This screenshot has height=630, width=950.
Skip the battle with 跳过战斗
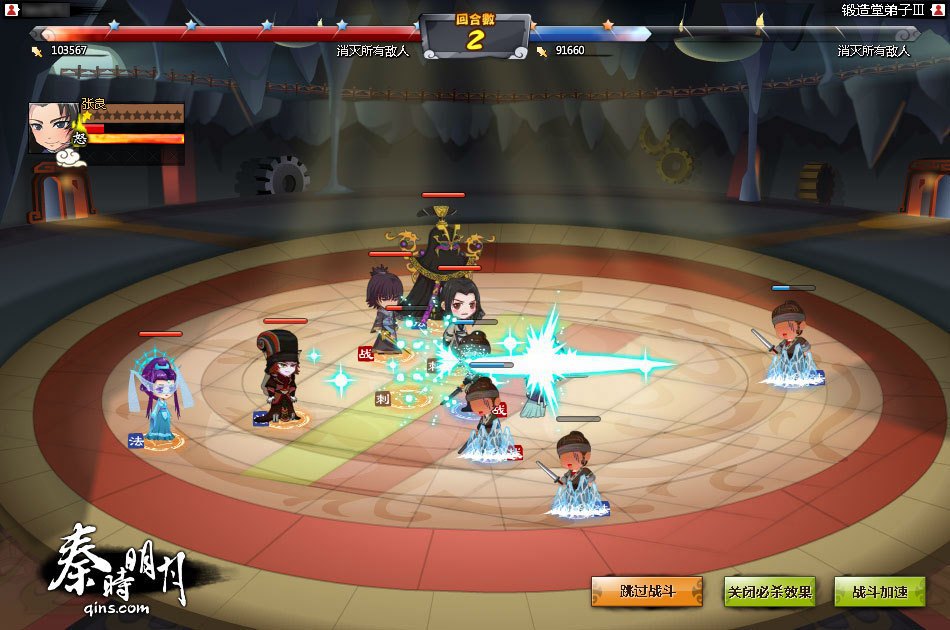point(647,591)
